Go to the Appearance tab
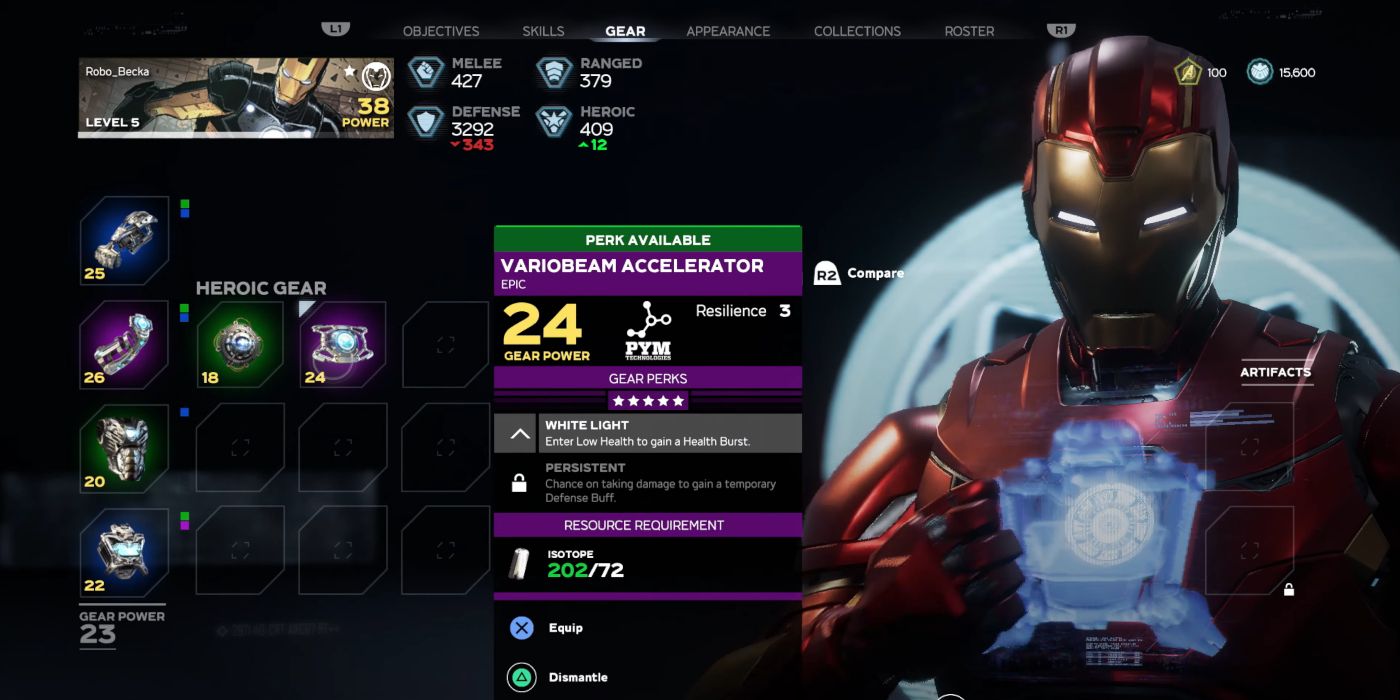The image size is (1400, 700). (728, 31)
